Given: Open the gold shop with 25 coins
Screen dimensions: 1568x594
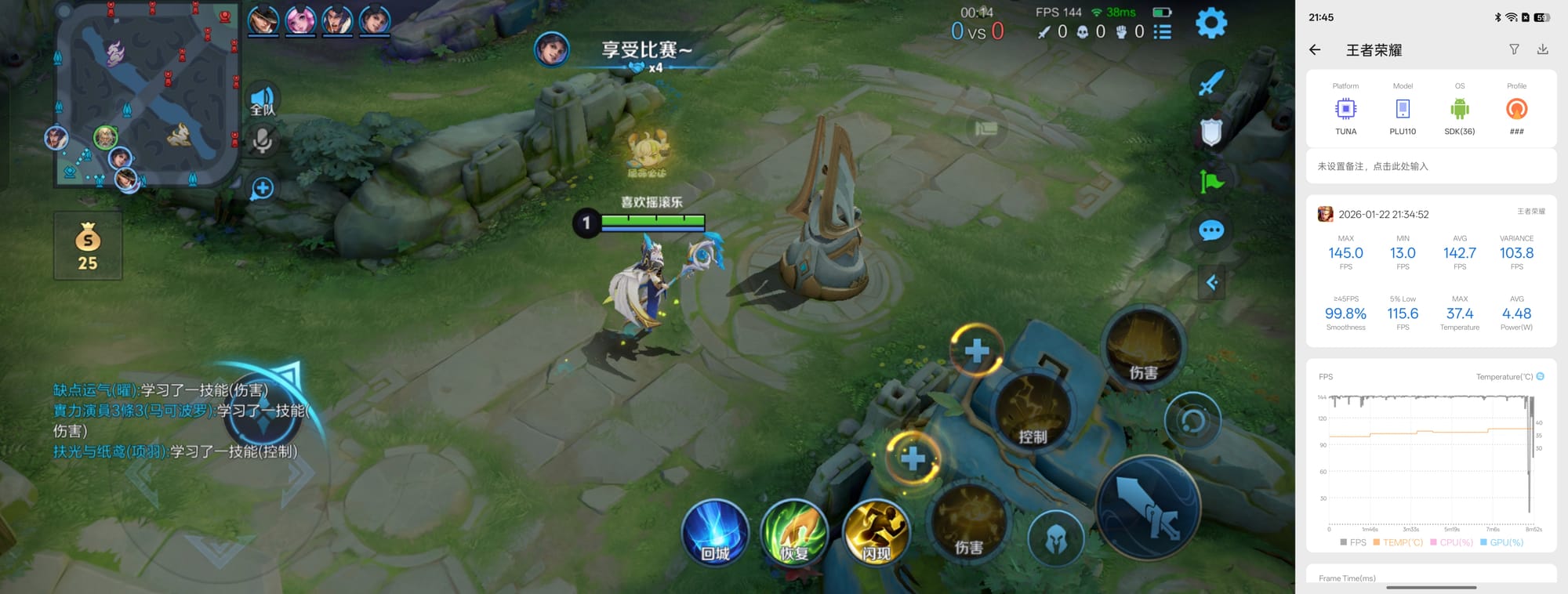Looking at the screenshot, I should 88,246.
